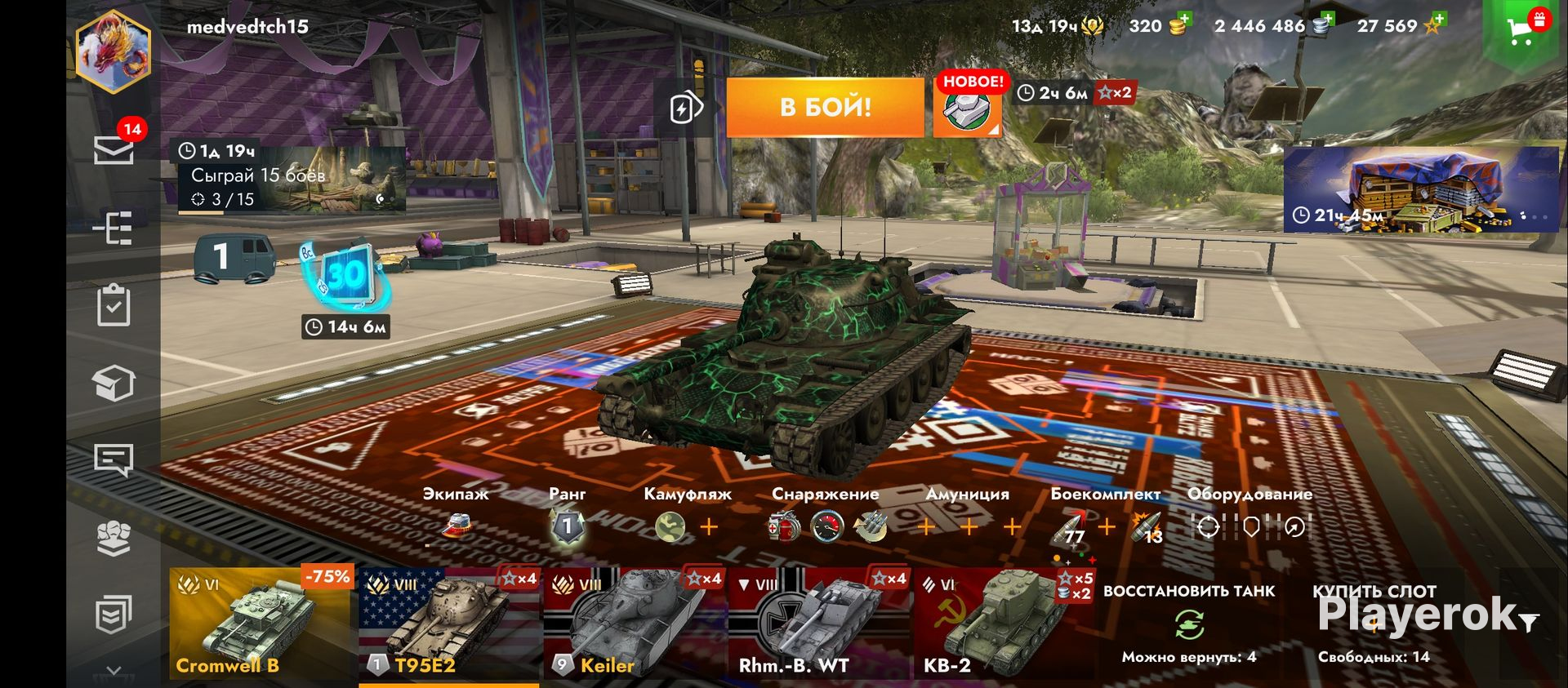The image size is (1568, 688).
Task: Click Восстановить танк restore button
Action: pos(1189,625)
